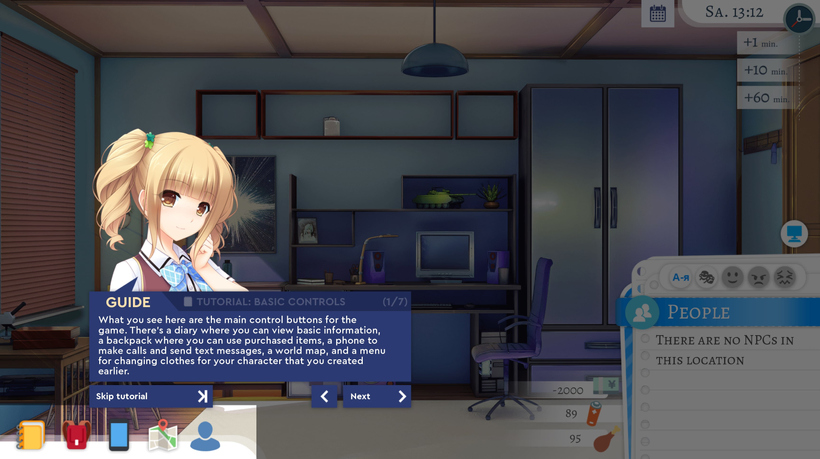The height and width of the screenshot is (459, 820).
Task: Sort people with the A-я filter
Action: pos(681,277)
